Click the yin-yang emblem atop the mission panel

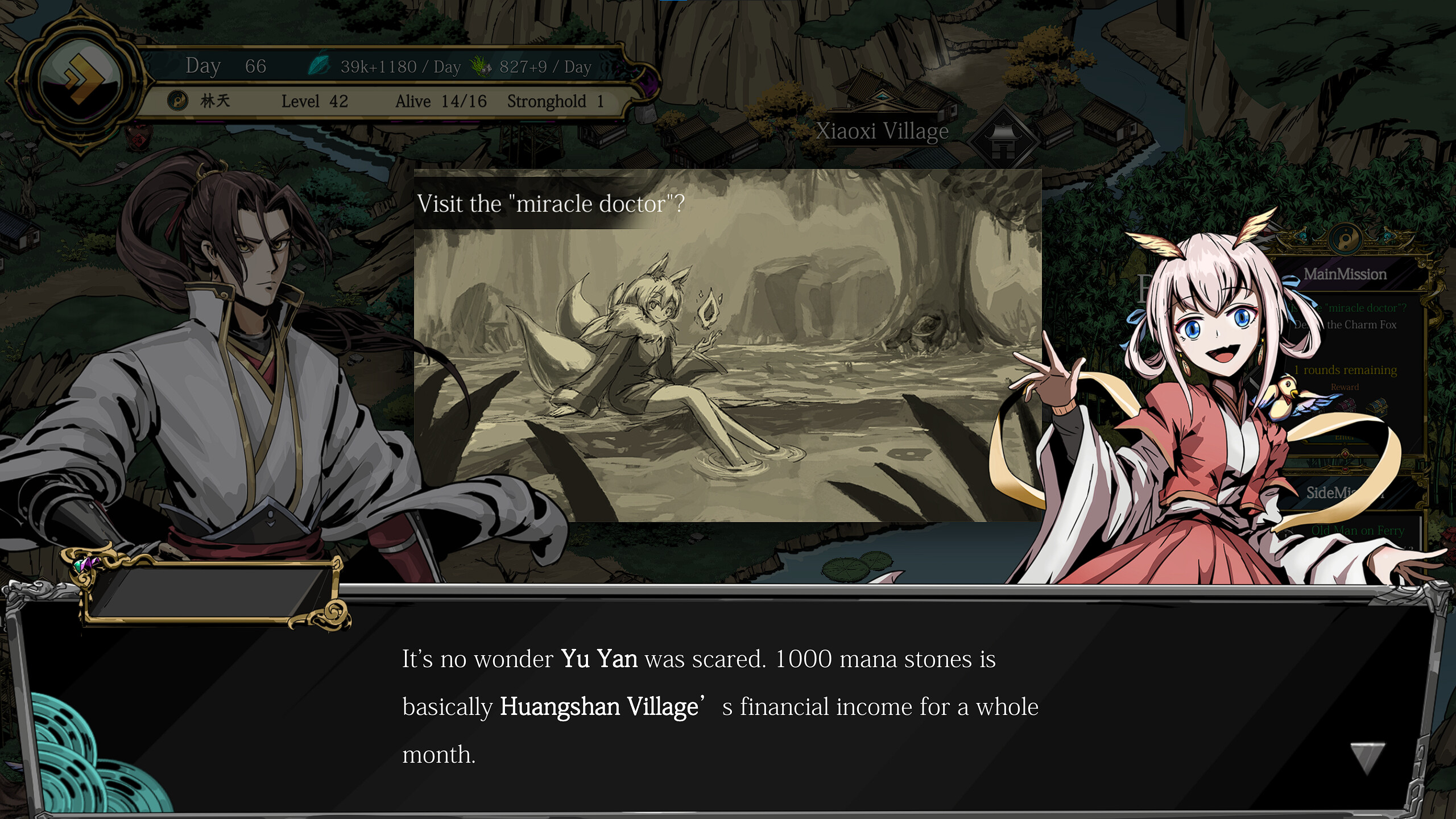pos(1345,241)
